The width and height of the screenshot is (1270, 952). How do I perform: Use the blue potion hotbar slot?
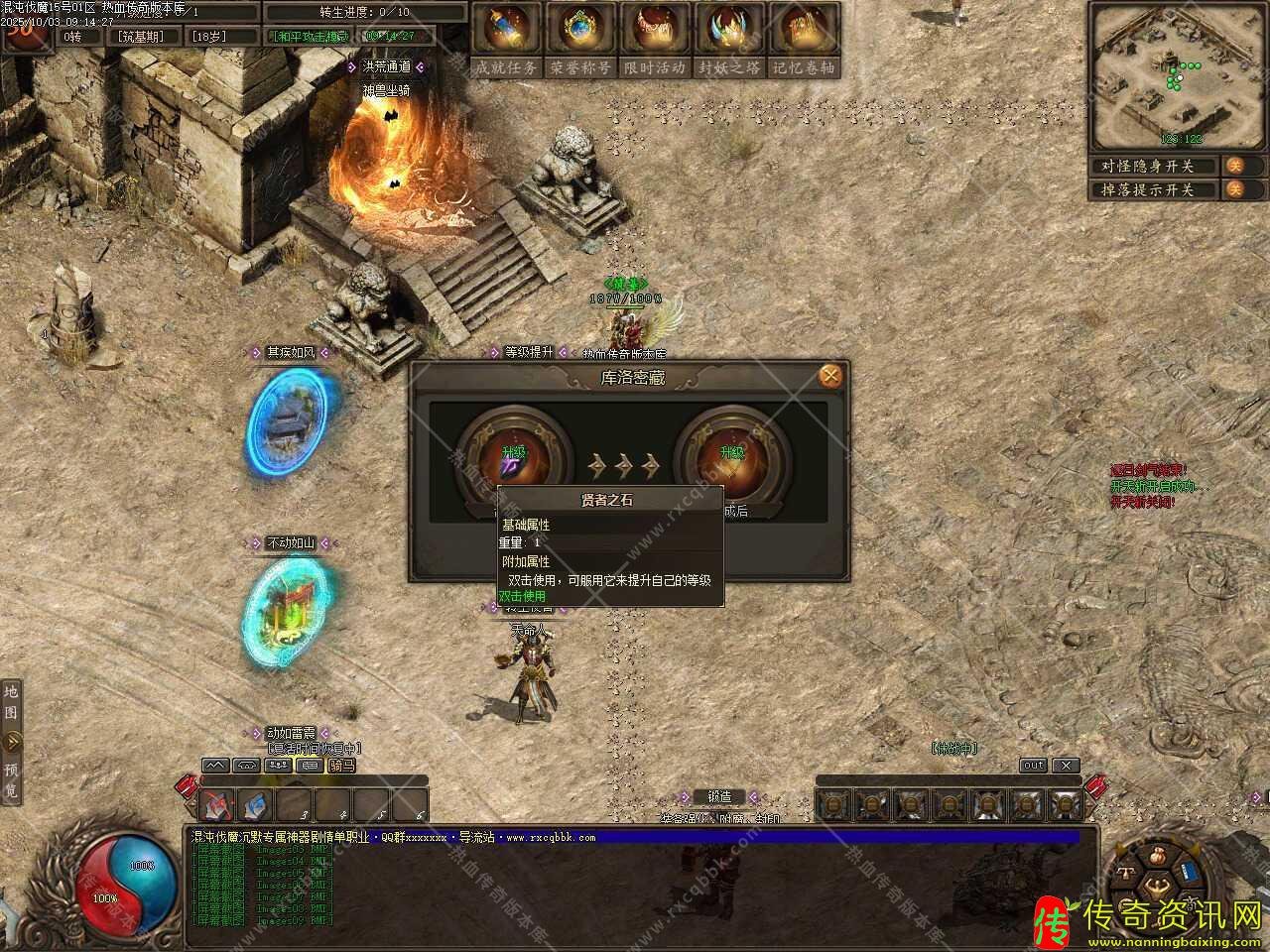click(256, 805)
